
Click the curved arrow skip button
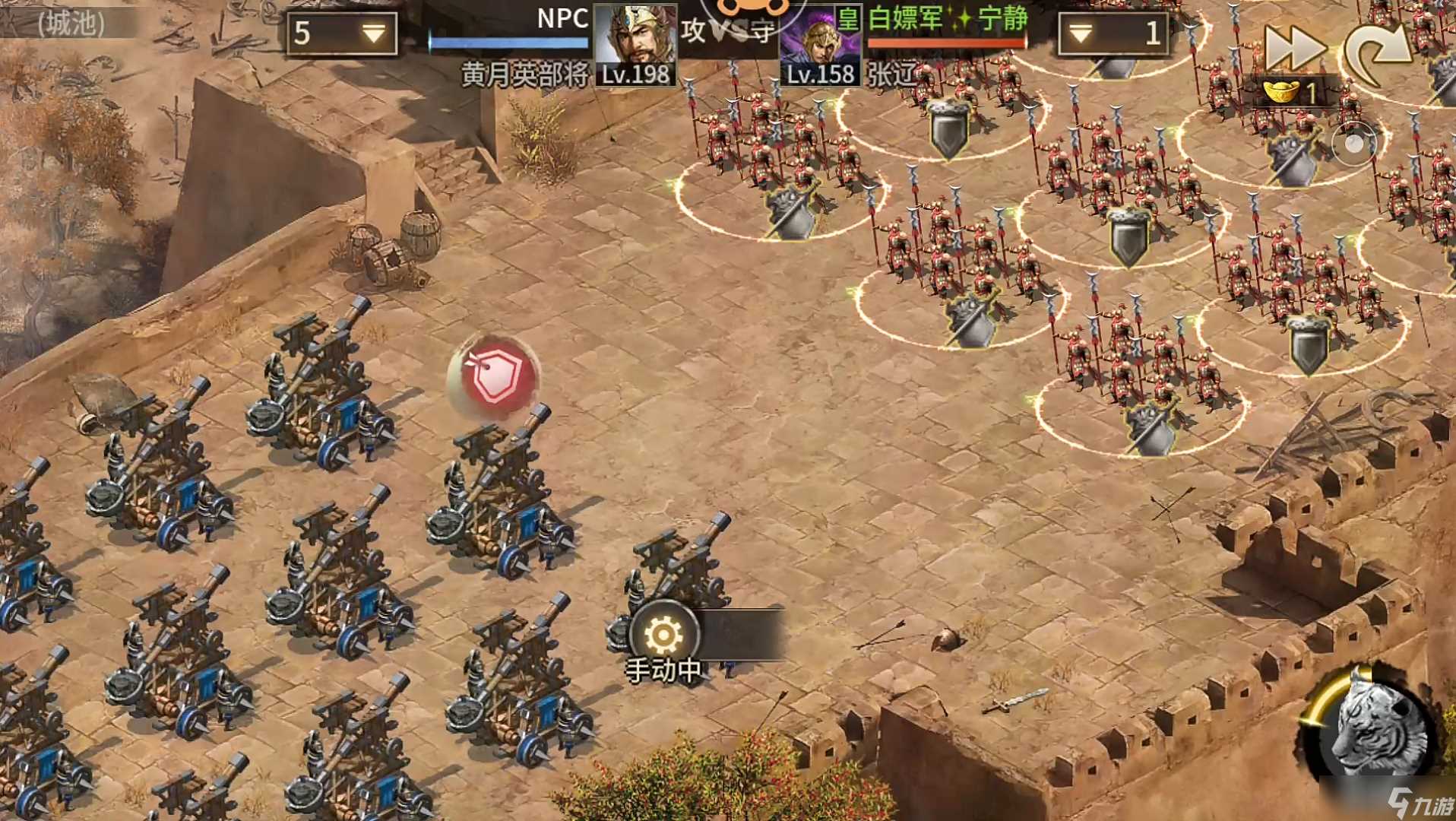point(1378,52)
